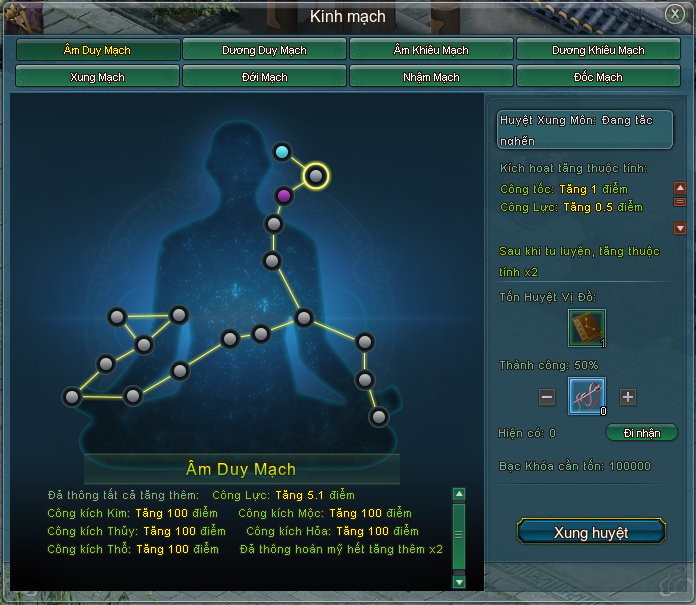
Task: Select the Huyệt Vị Đồ book item slot
Action: [587, 328]
